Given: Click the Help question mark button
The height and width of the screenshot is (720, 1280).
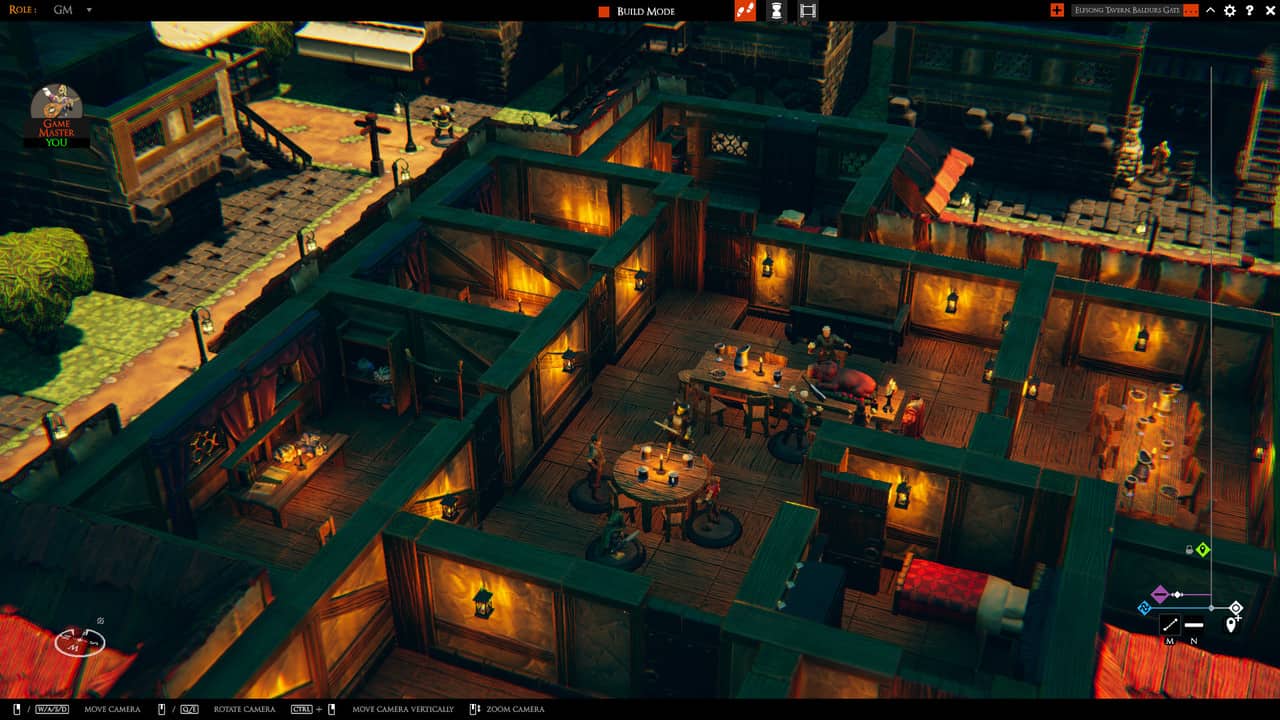Looking at the screenshot, I should point(1247,12).
